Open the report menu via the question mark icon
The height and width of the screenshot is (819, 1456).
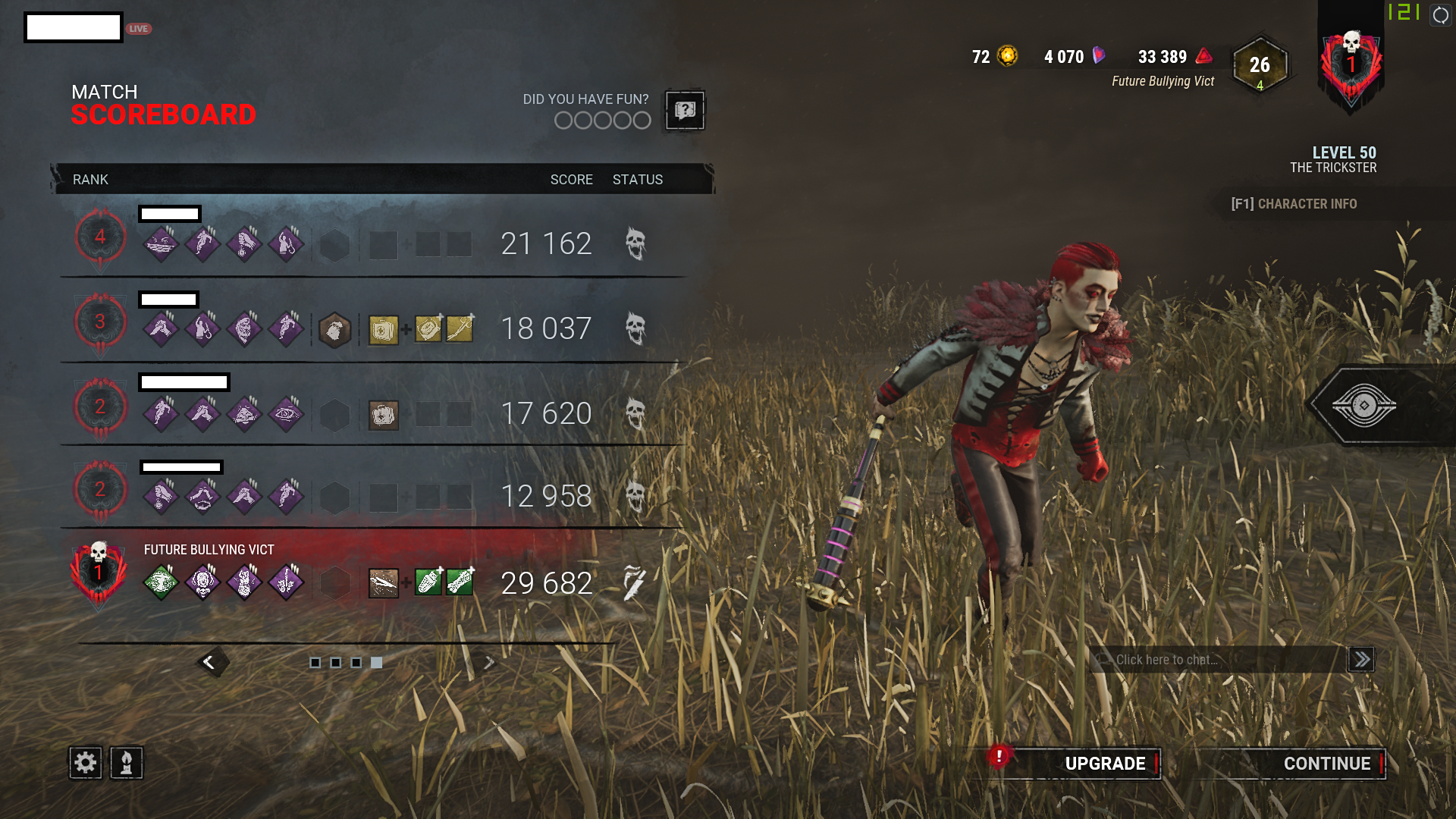[683, 111]
